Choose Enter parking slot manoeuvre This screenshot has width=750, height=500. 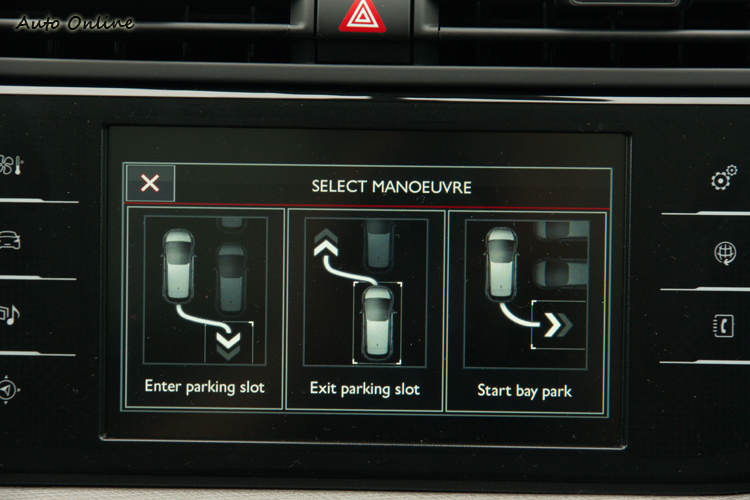pos(205,308)
